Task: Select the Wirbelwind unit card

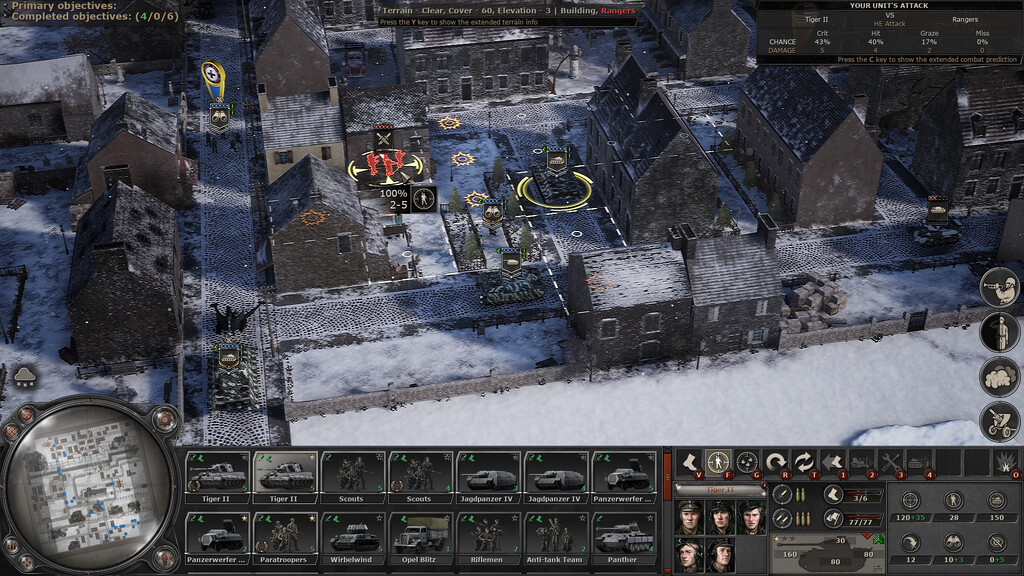Action: [x=351, y=536]
